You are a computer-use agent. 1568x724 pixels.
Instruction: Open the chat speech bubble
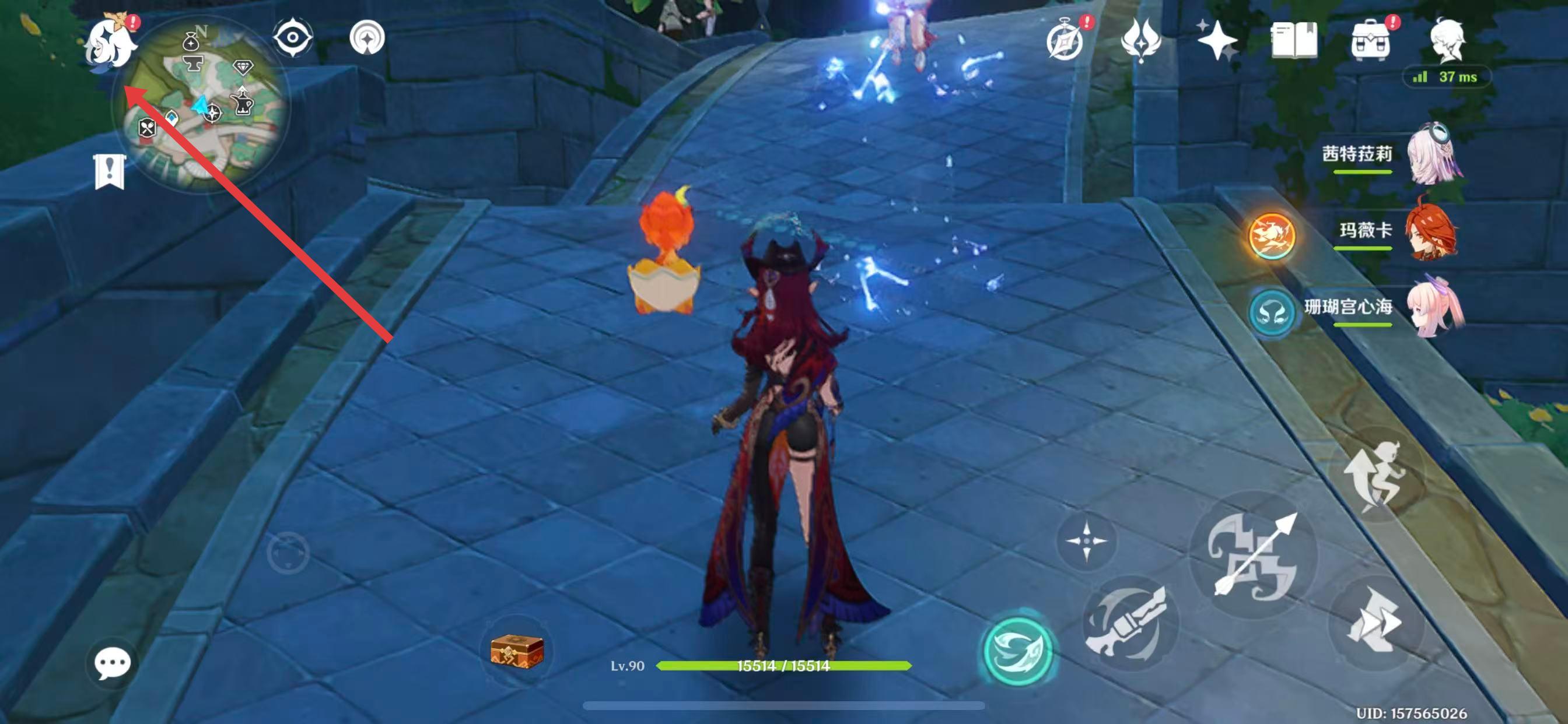click(x=112, y=663)
